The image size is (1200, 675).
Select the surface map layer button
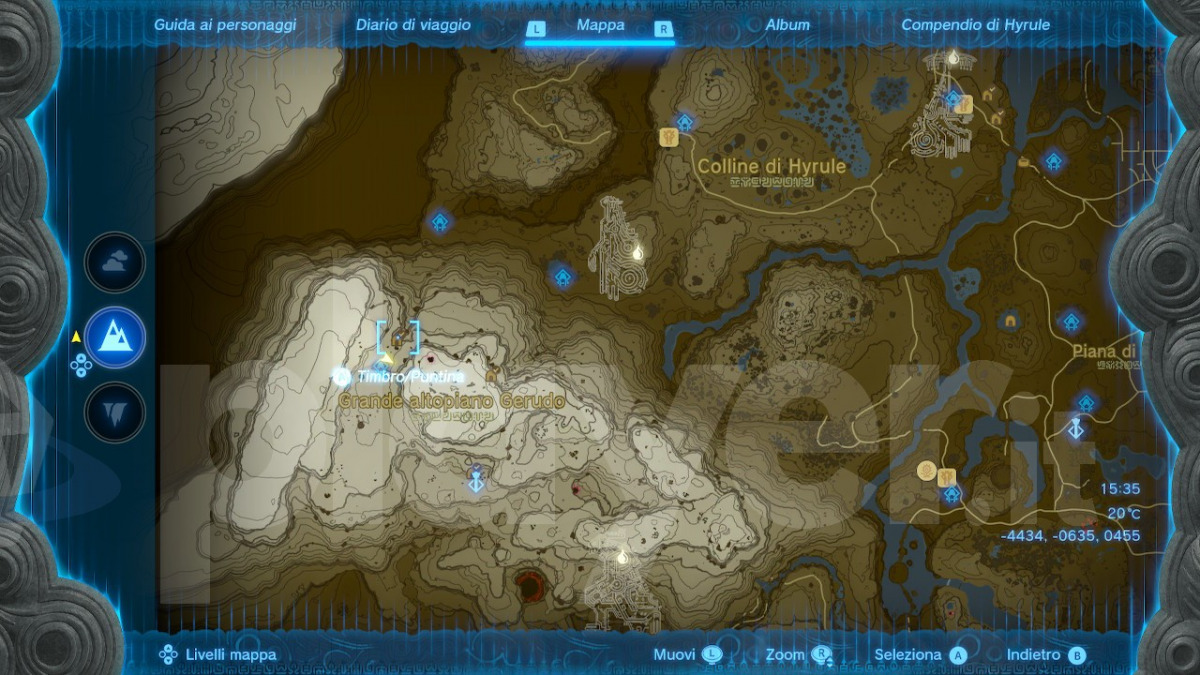[x=115, y=337]
